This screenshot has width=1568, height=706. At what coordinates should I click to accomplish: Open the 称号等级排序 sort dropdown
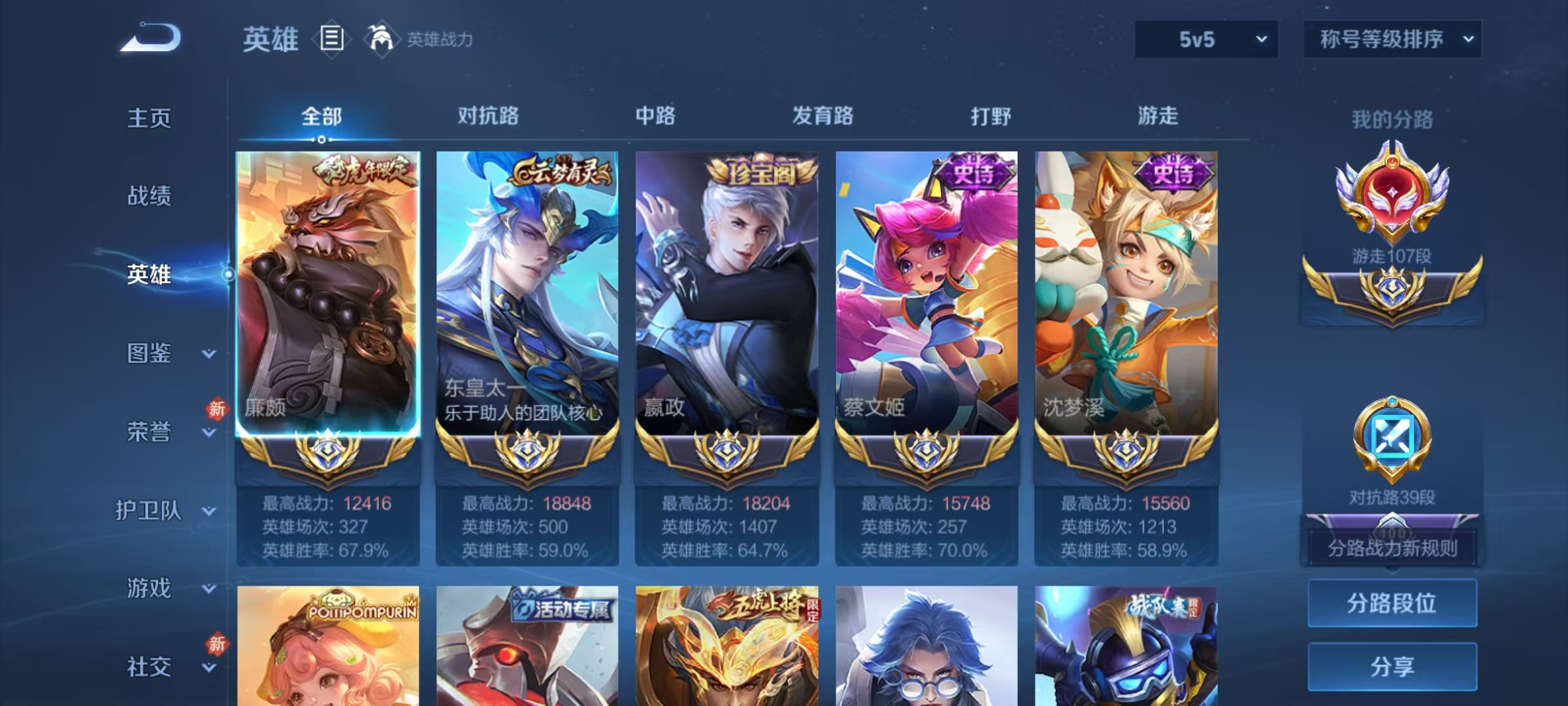(1392, 39)
